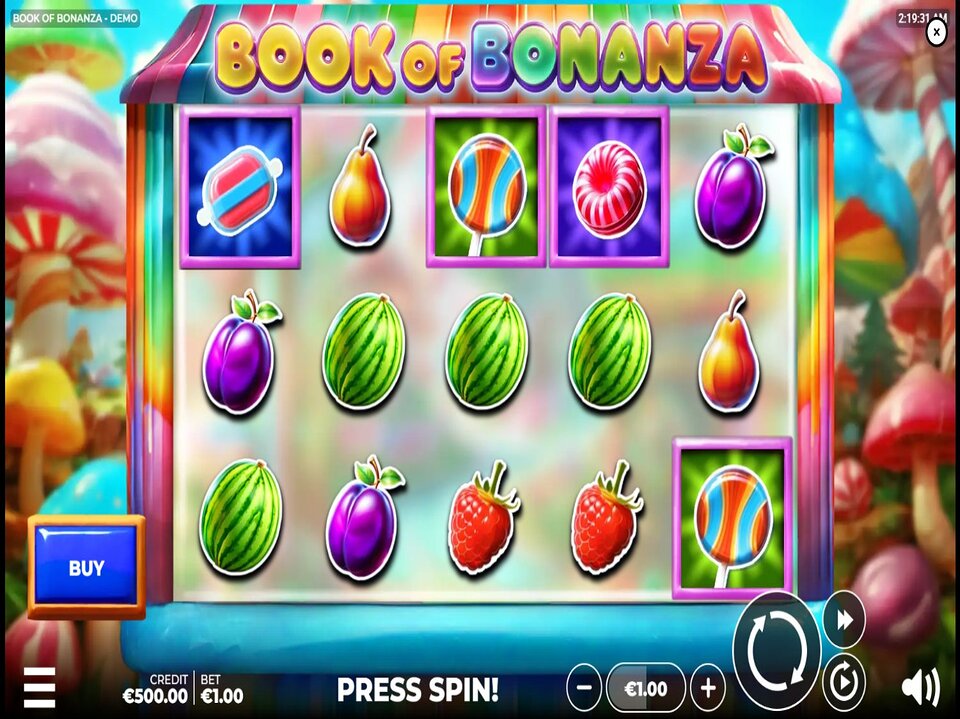The height and width of the screenshot is (719, 960).
Task: Toggle the sound speaker icon
Action: [x=920, y=688]
